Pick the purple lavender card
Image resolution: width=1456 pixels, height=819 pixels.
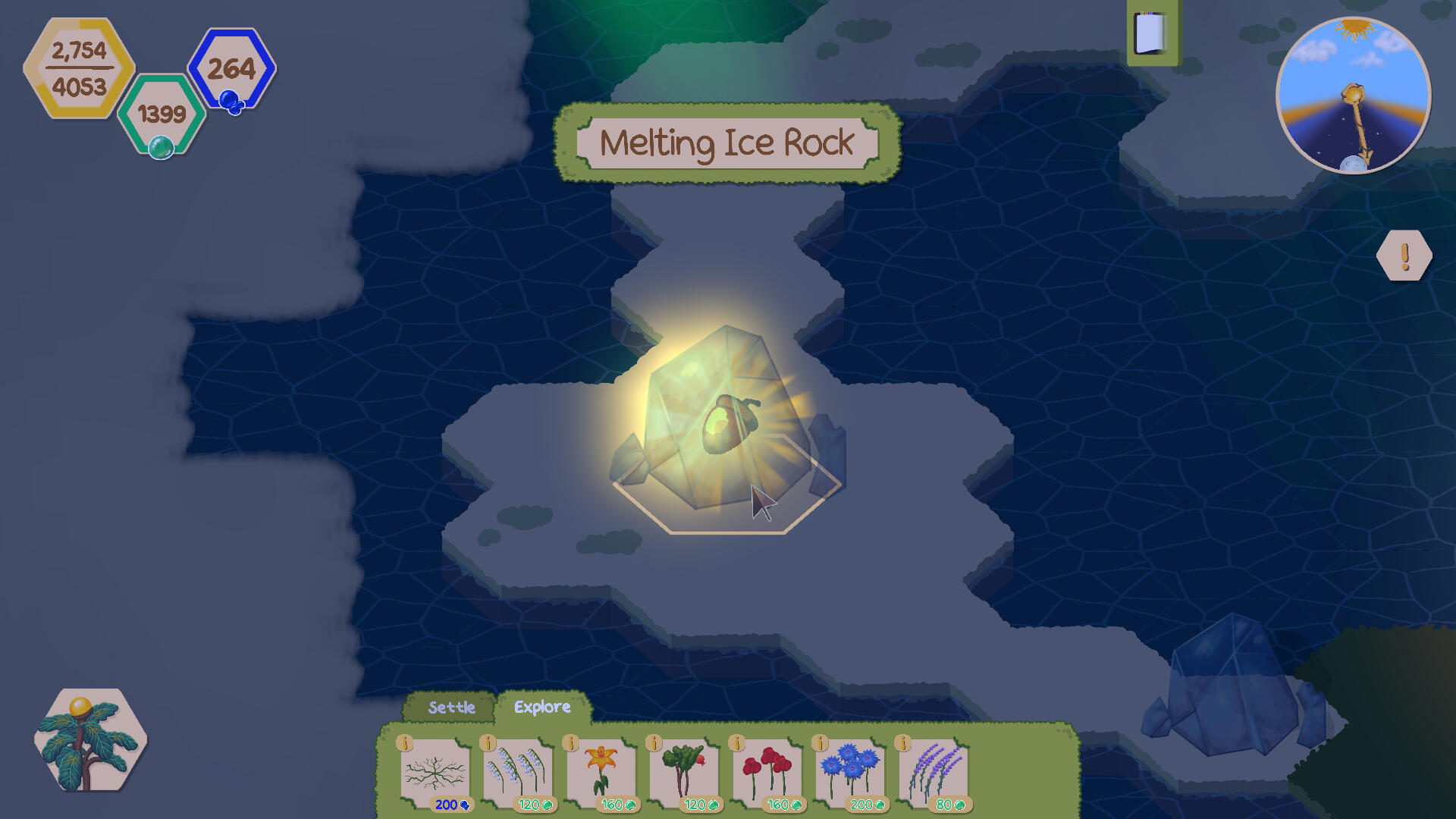pyautogui.click(x=933, y=773)
